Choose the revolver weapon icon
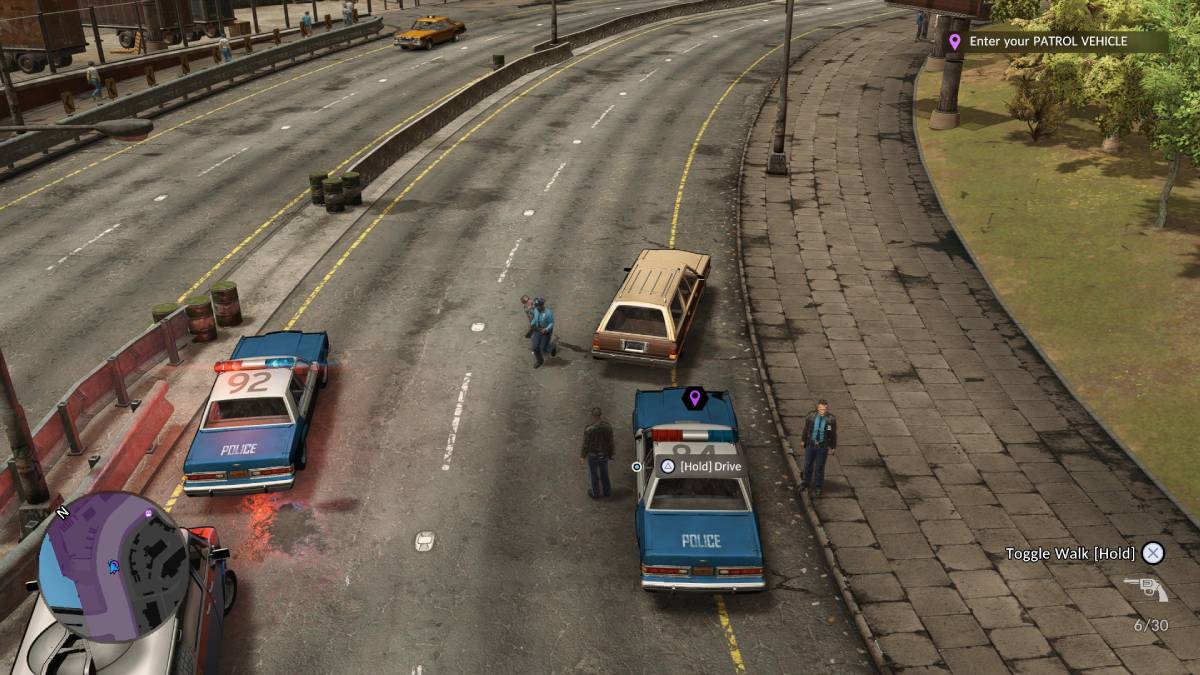The width and height of the screenshot is (1200, 675). (1145, 589)
